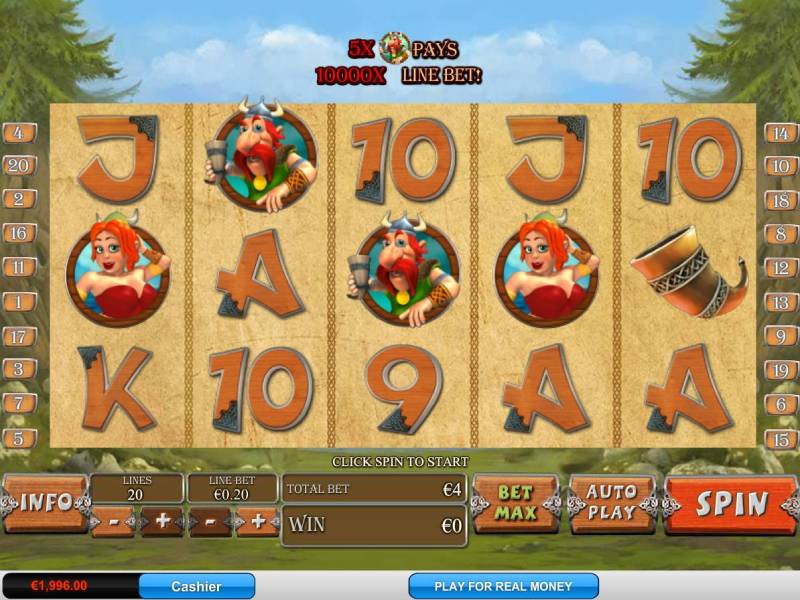This screenshot has height=600, width=800.
Task: Open the Cashier
Action: tap(196, 586)
